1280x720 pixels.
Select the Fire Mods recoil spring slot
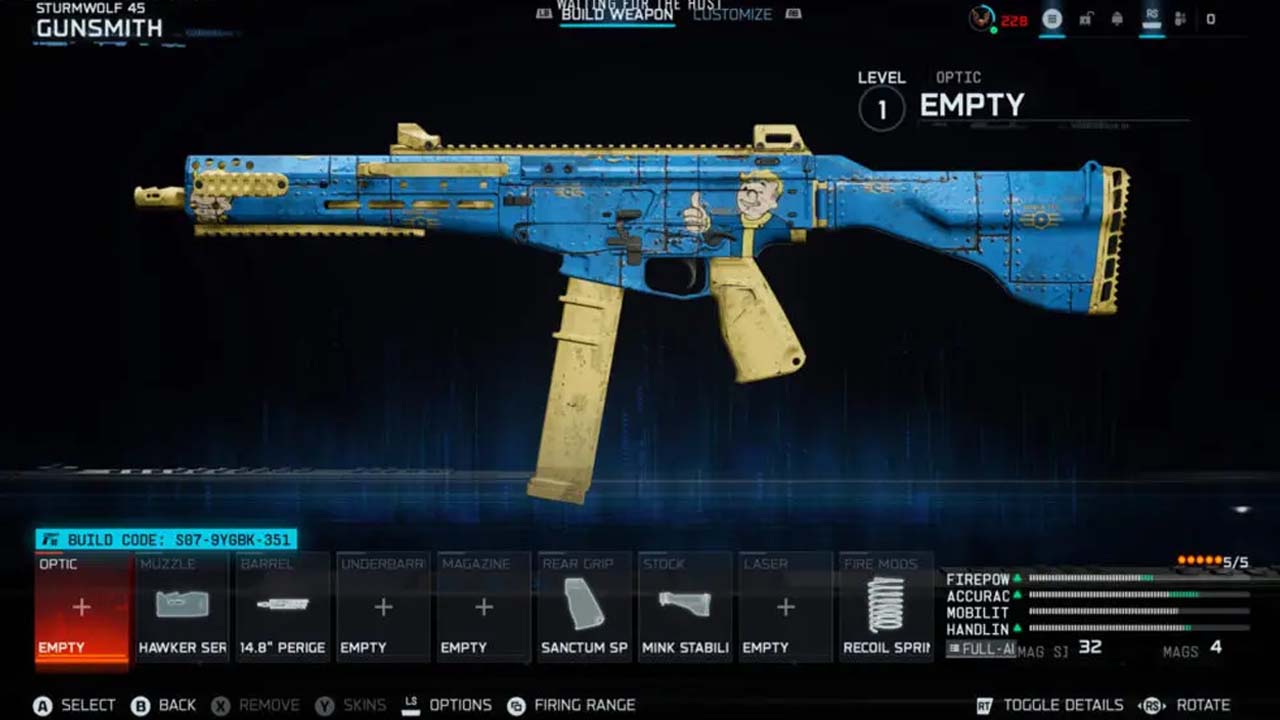point(886,607)
